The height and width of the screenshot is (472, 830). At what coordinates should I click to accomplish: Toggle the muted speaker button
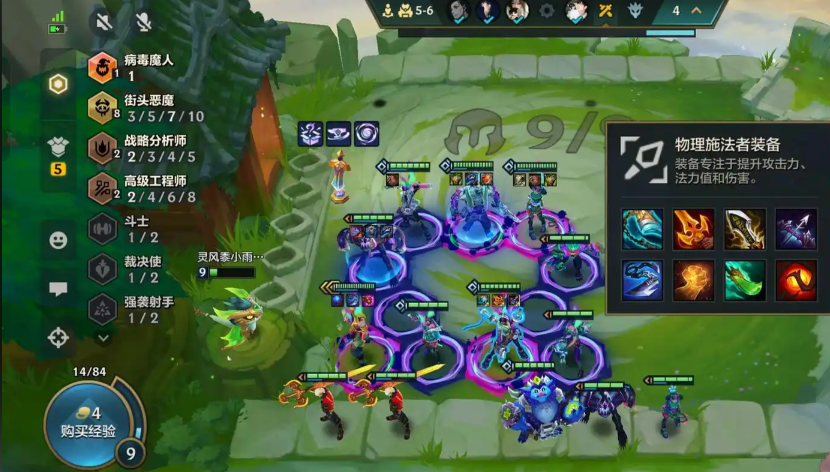click(103, 20)
